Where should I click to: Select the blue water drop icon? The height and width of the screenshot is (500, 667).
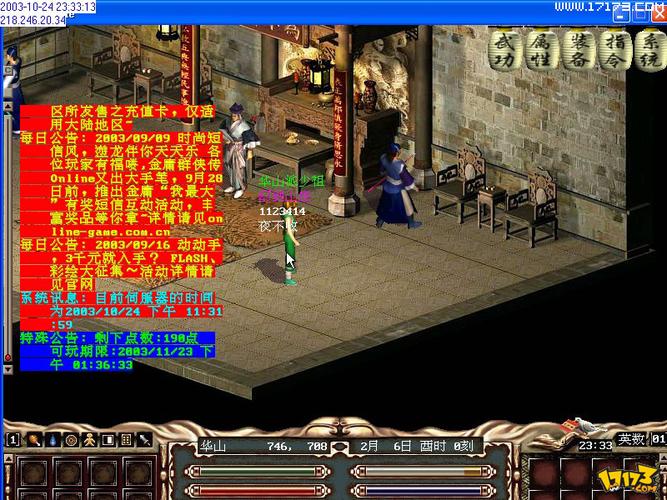[x=51, y=440]
